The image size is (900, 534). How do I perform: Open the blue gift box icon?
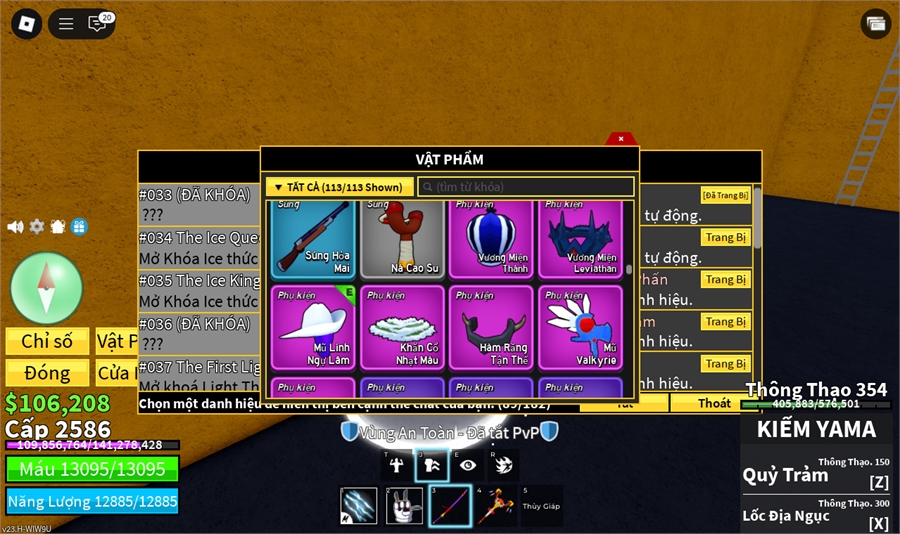tap(79, 227)
